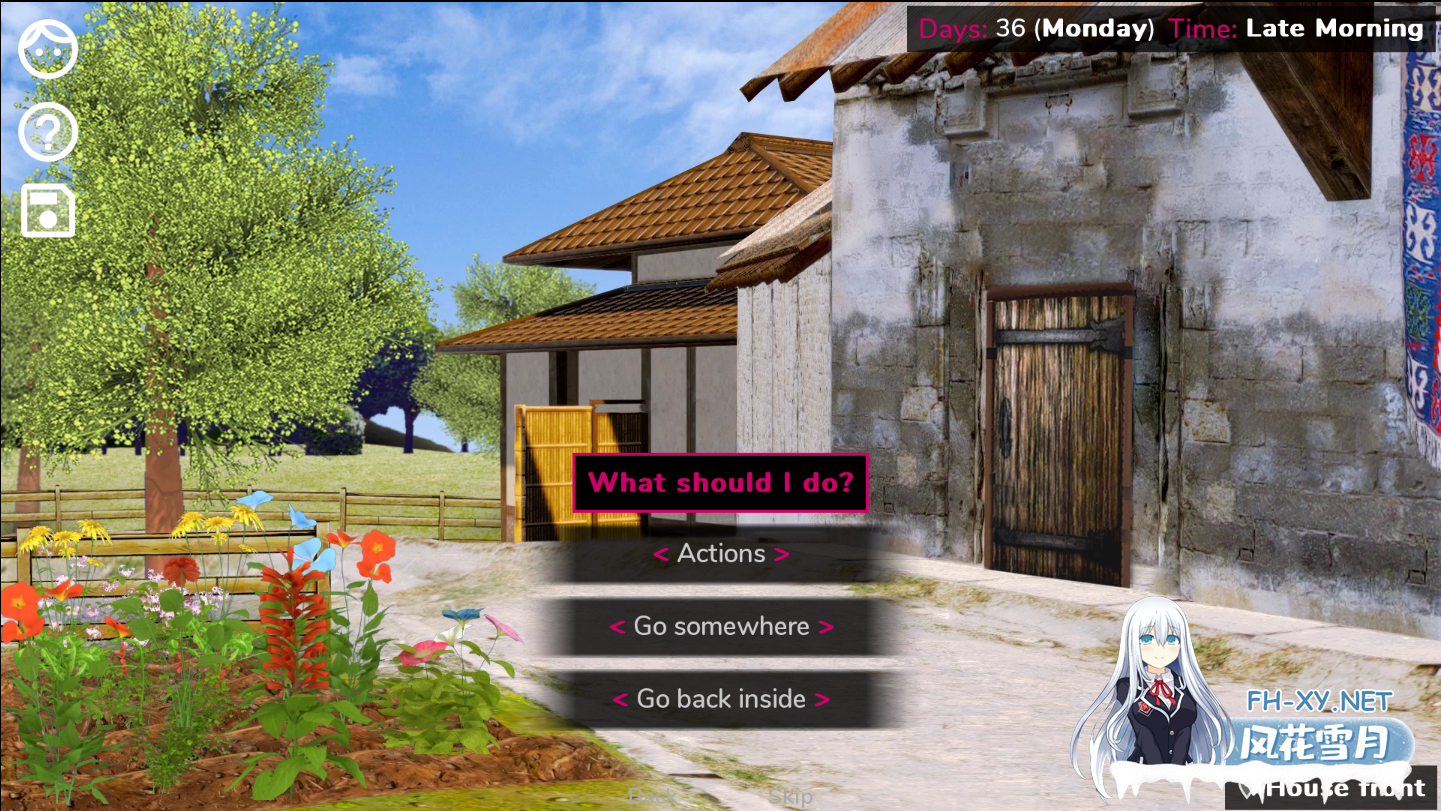Click the right arrow beside "Go somewhere"
1441x811 pixels.
coord(826,627)
